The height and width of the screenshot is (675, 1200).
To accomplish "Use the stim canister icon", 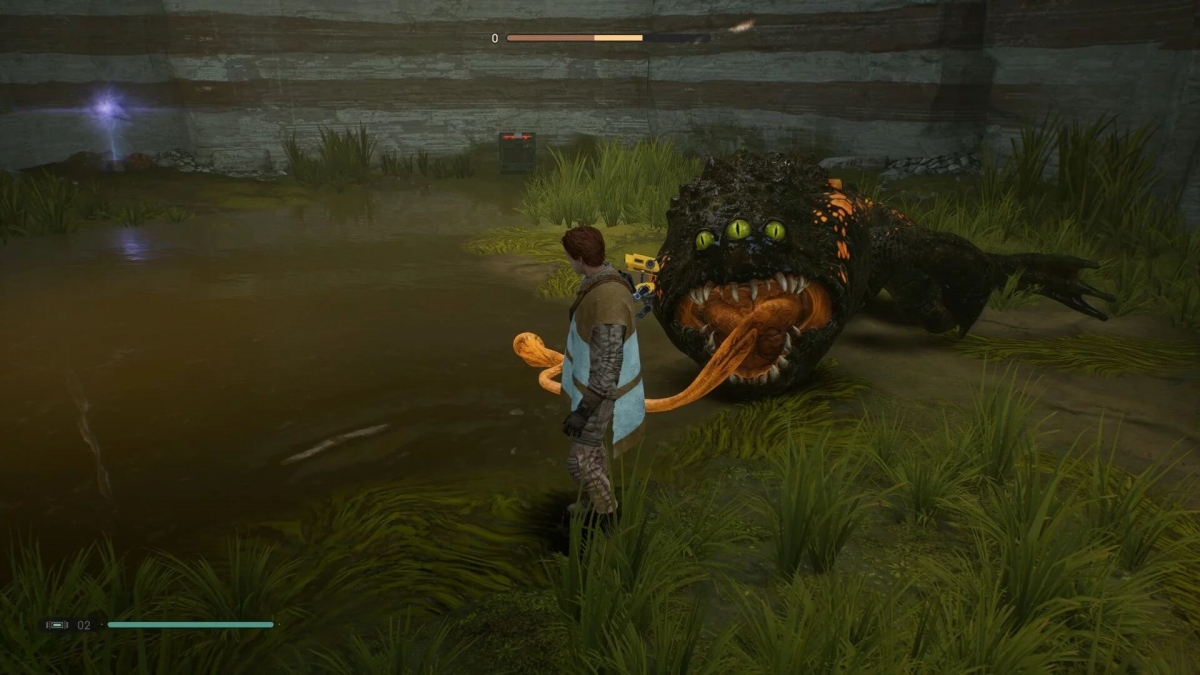I will click(x=57, y=625).
